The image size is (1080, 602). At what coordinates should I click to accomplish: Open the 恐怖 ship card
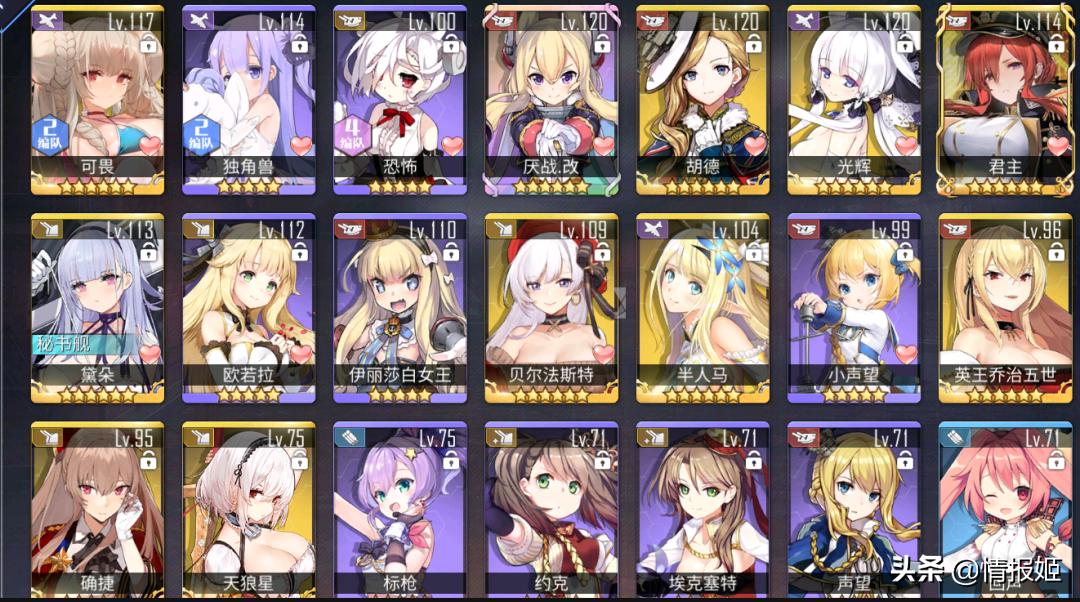pos(400,98)
